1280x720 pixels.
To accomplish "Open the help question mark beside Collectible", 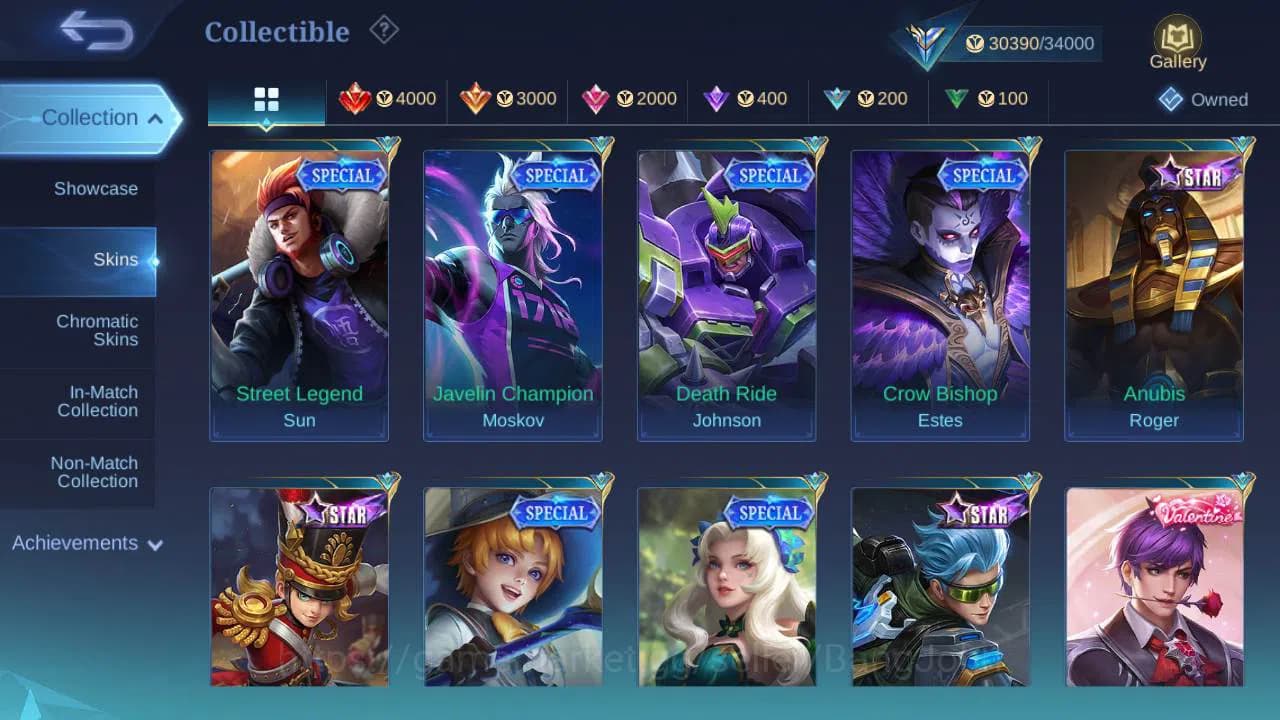I will (384, 30).
